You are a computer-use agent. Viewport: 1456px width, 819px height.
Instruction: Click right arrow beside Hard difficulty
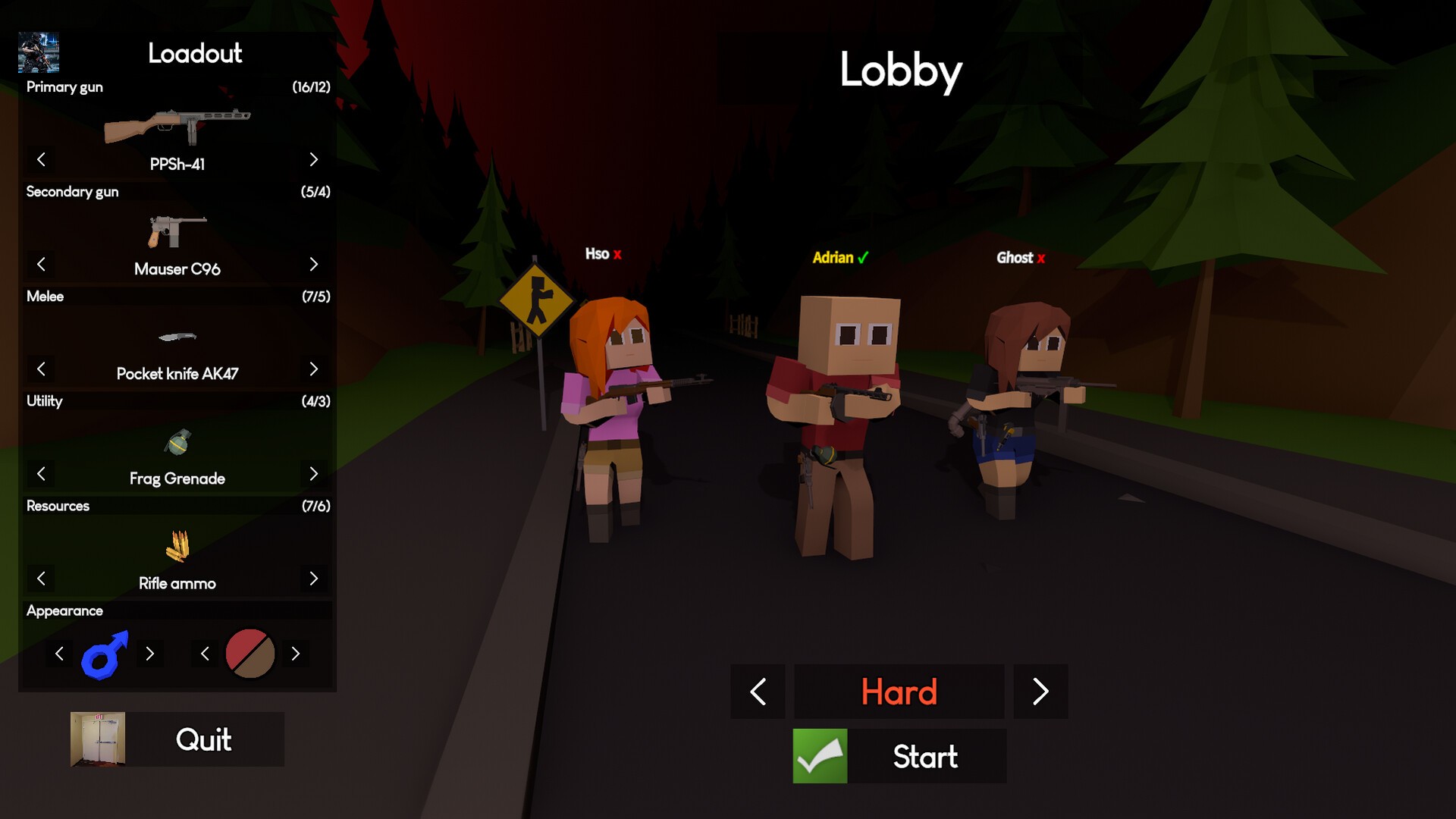[1040, 691]
